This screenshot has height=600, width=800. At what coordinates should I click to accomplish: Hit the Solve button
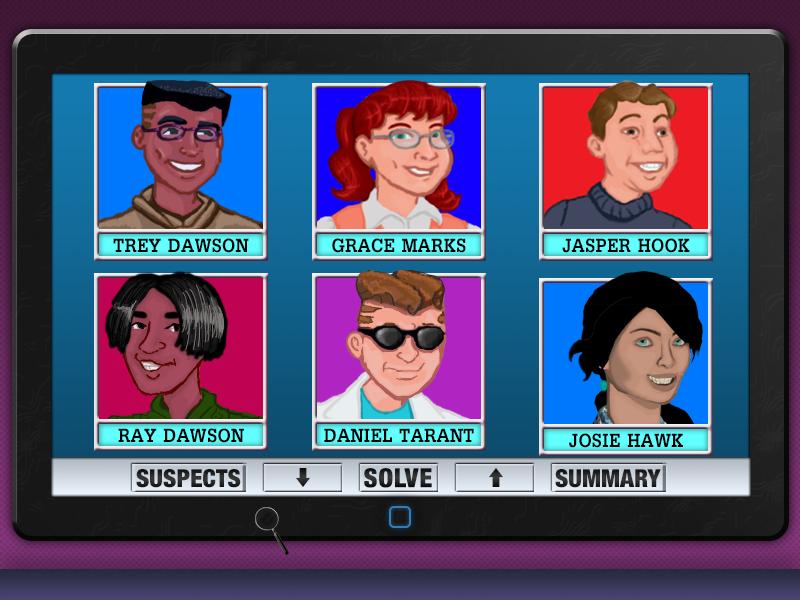point(397,478)
